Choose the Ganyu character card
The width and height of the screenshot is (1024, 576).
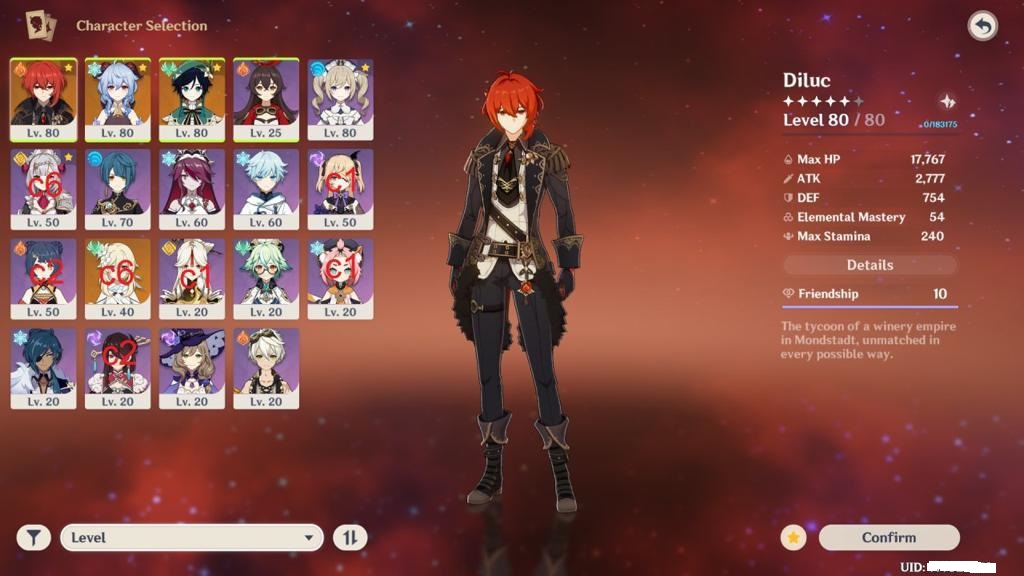coord(117,98)
